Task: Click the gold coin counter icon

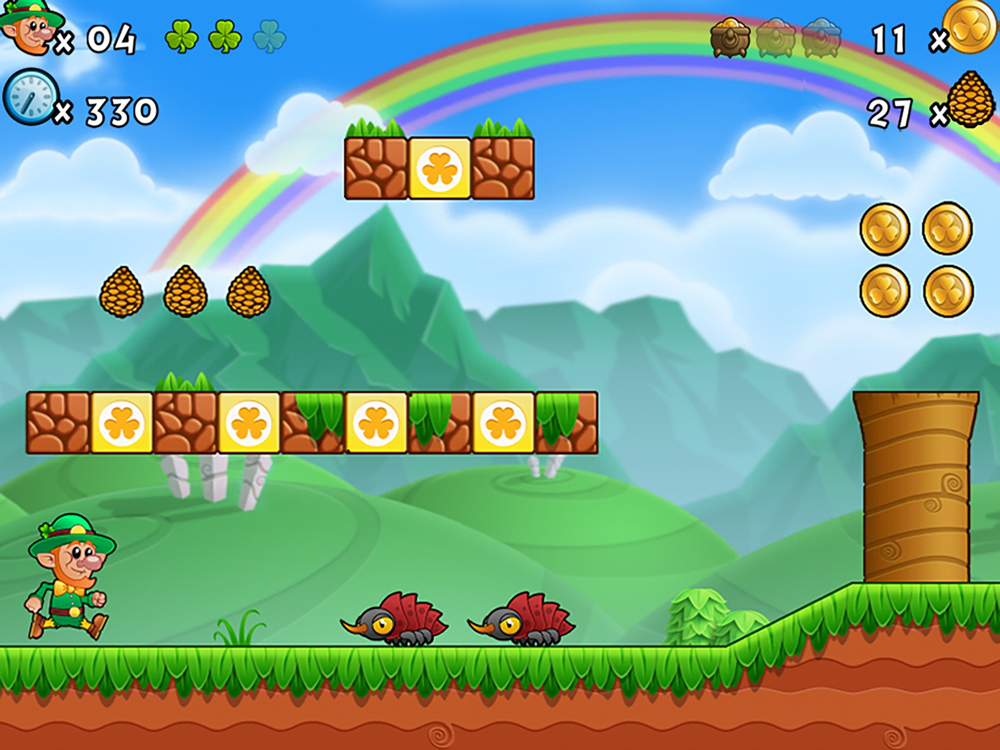Action: tap(969, 26)
